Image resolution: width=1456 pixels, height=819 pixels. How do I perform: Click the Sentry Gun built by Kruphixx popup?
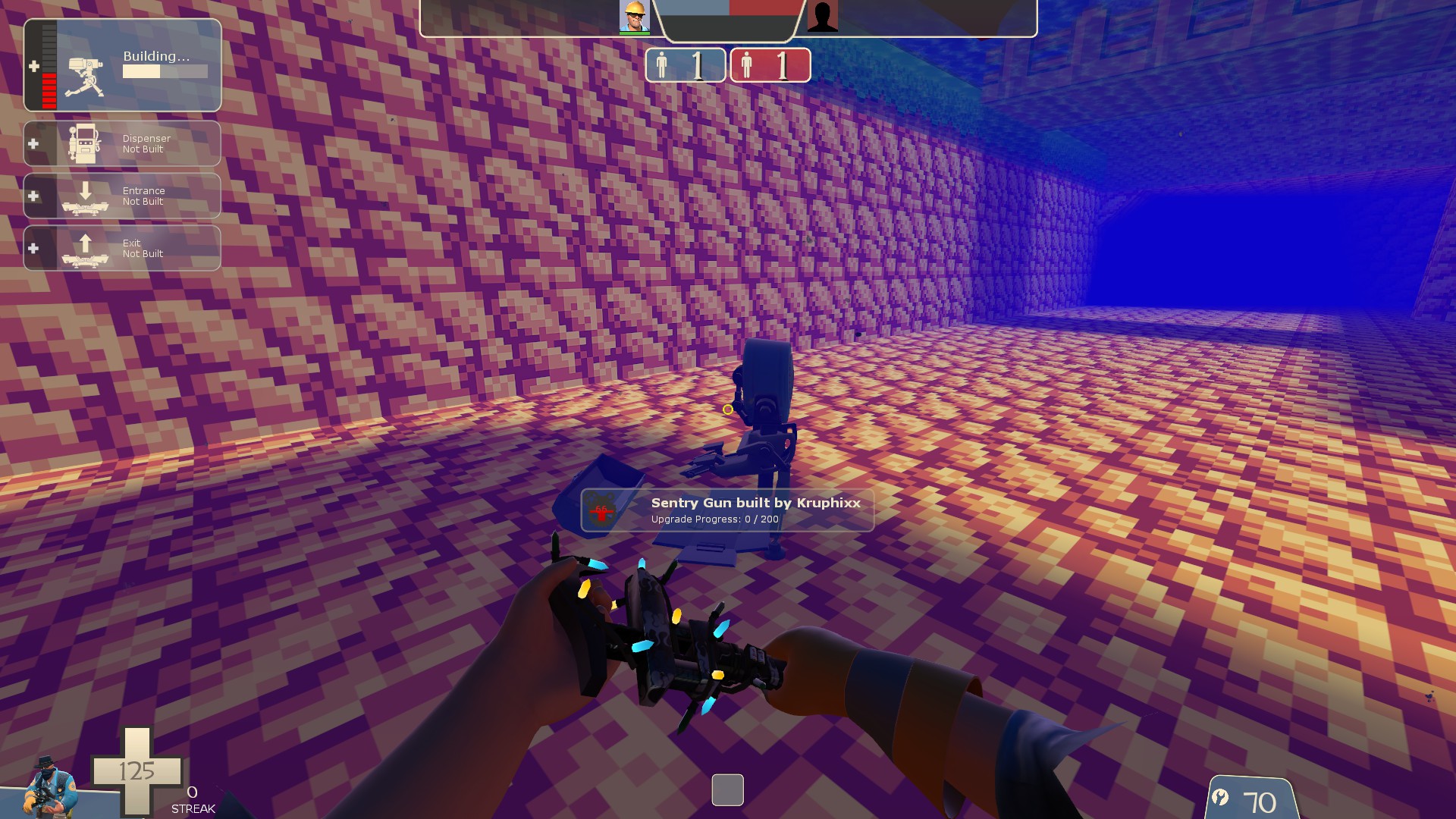click(727, 510)
